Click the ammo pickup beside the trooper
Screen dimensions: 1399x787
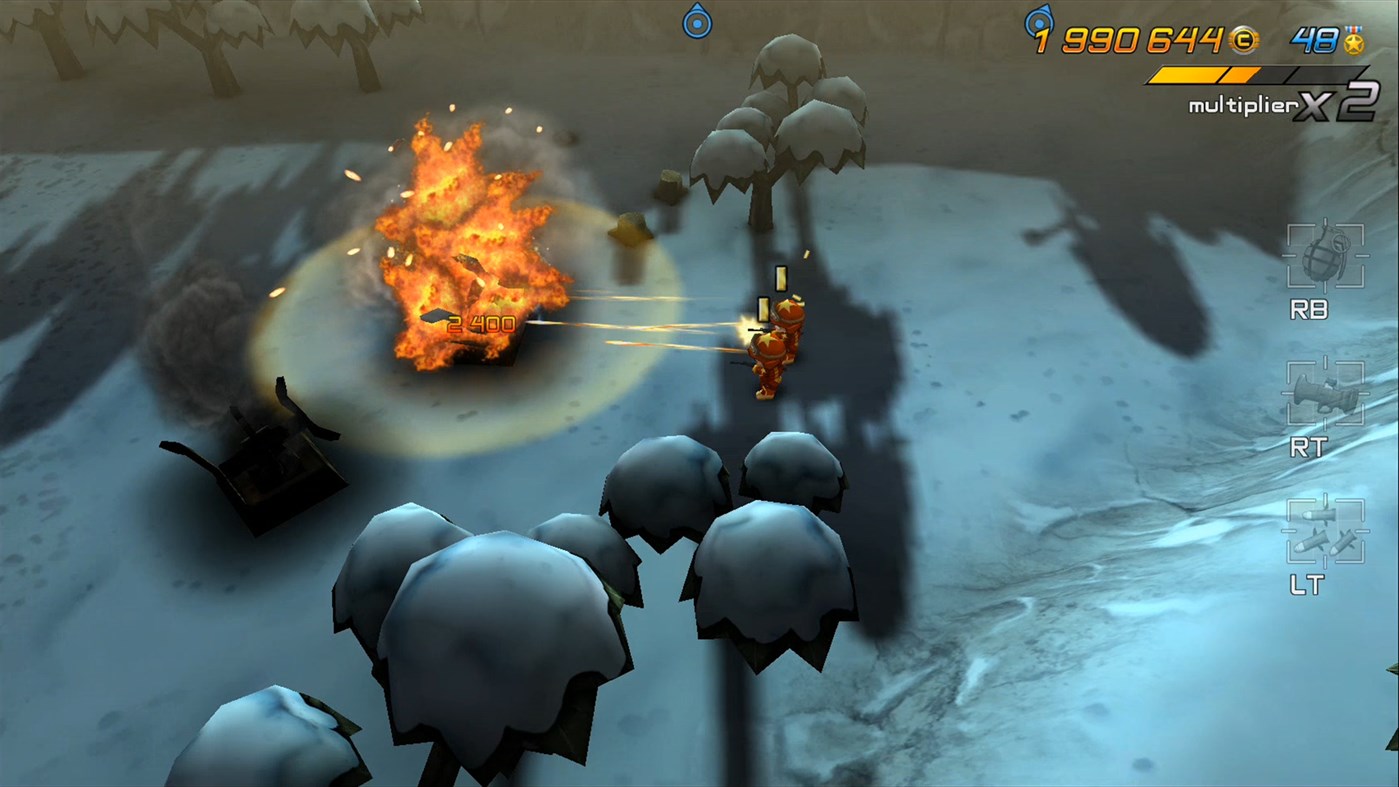coord(780,277)
